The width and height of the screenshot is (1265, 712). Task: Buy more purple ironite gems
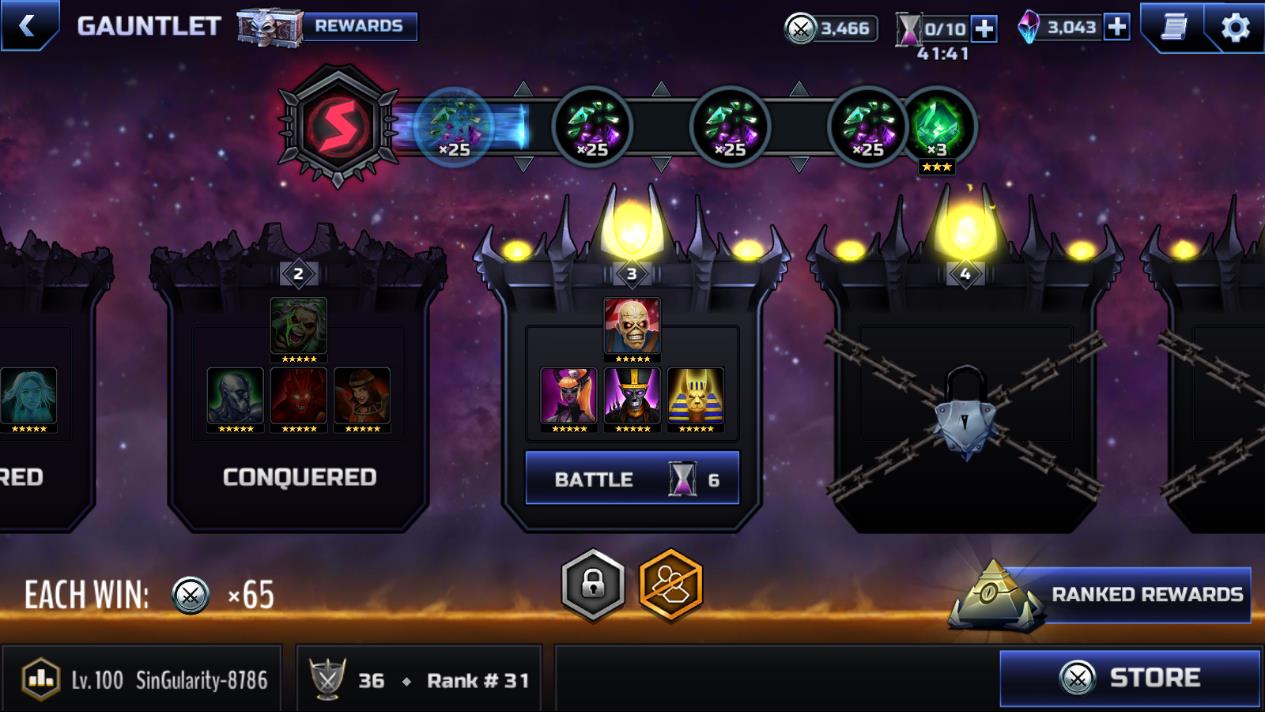pos(1117,27)
